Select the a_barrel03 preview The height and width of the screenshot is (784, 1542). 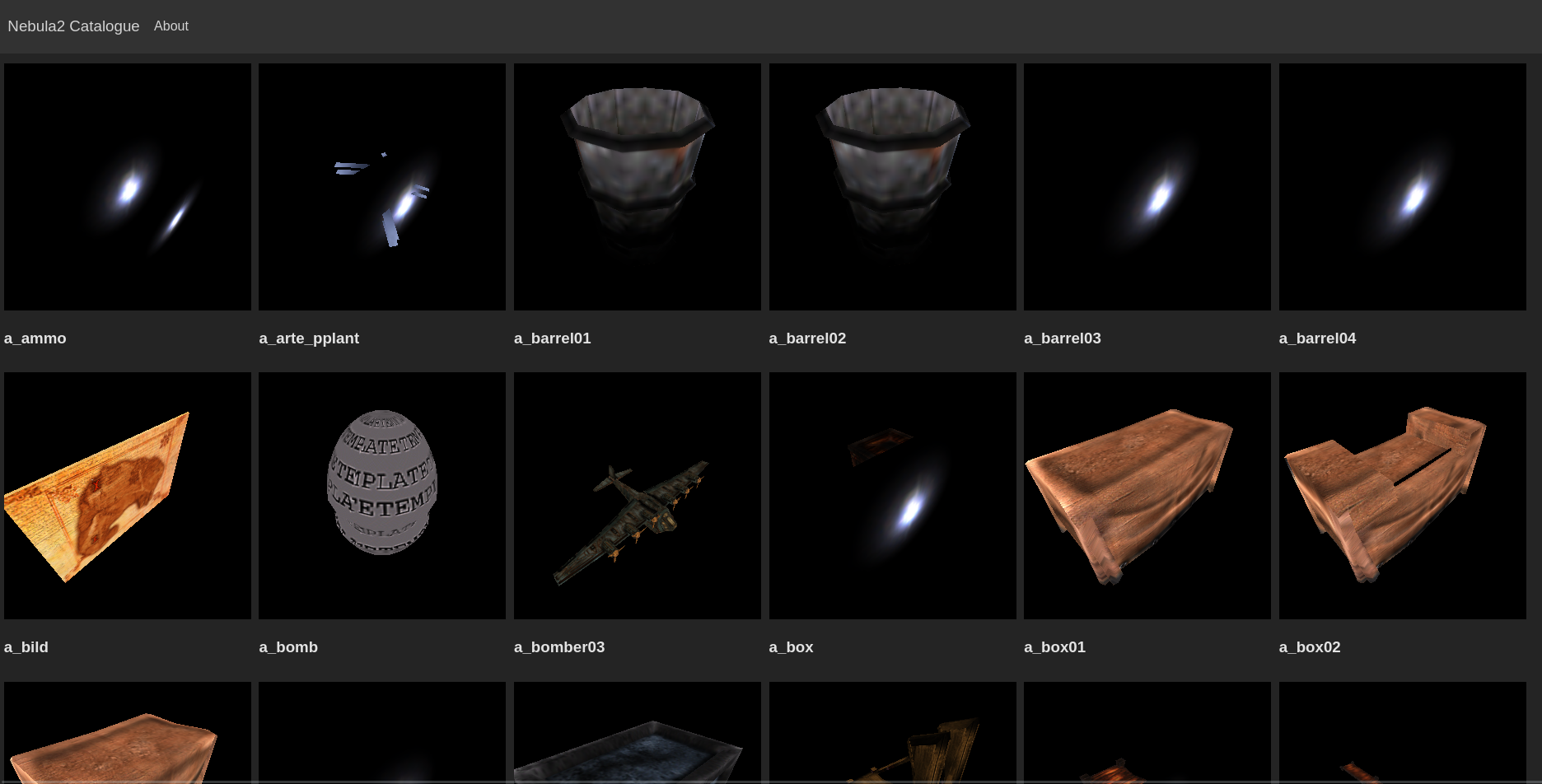tap(1147, 186)
